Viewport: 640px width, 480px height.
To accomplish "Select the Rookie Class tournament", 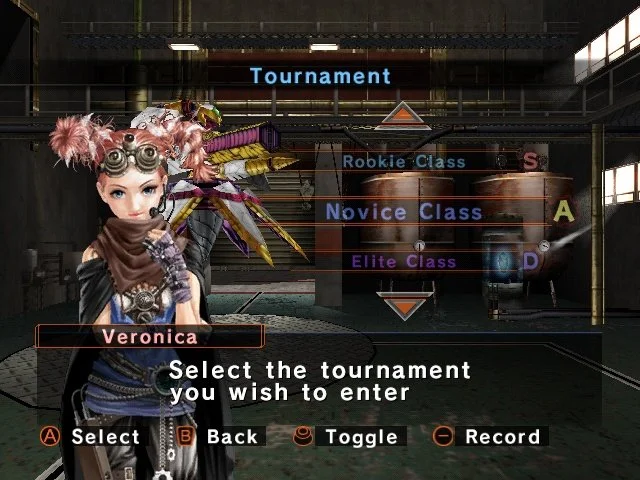I will pos(404,161).
